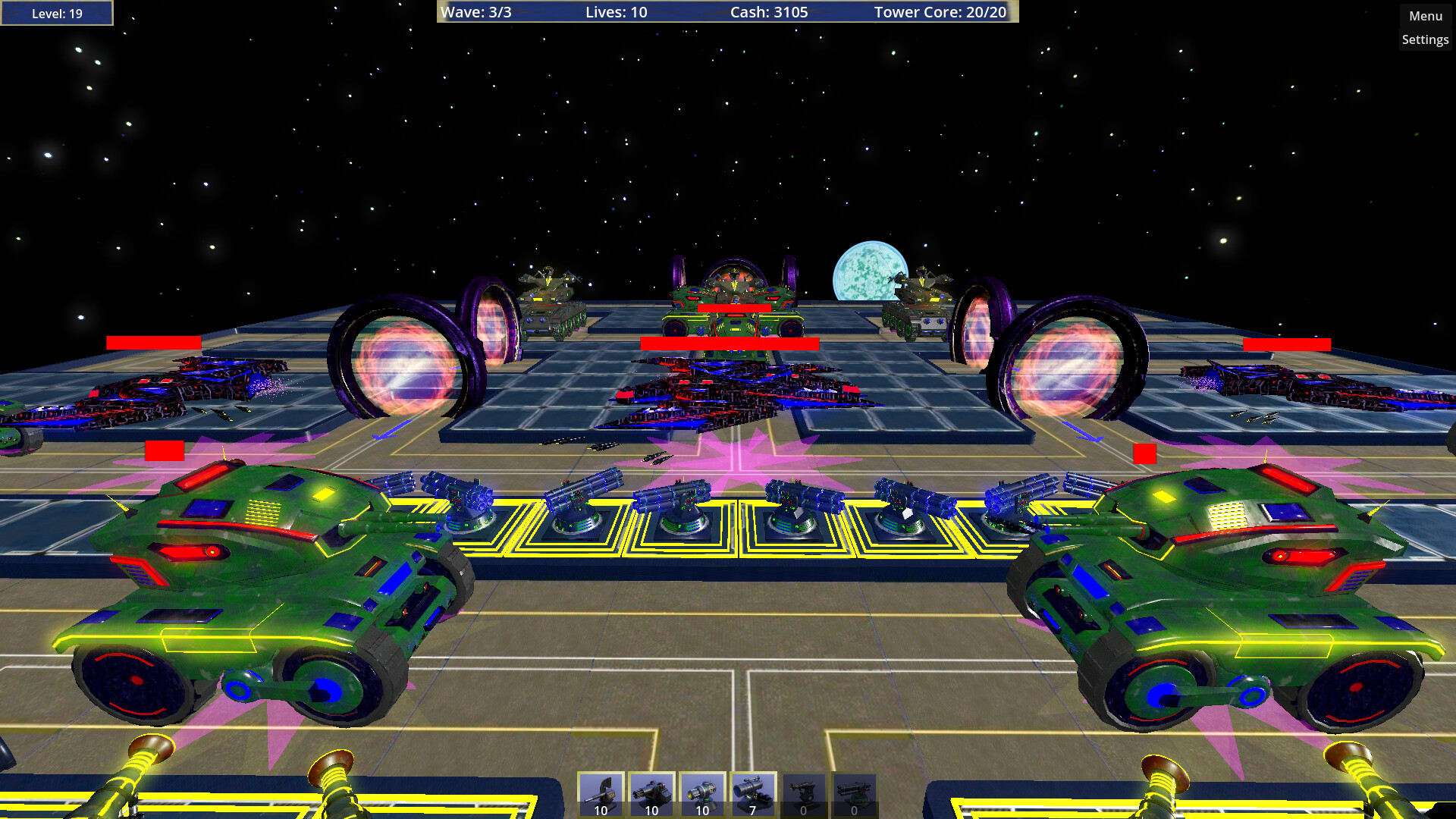Select the mortar cannon icon showing 7 remaining
1456x819 pixels.
point(751,795)
